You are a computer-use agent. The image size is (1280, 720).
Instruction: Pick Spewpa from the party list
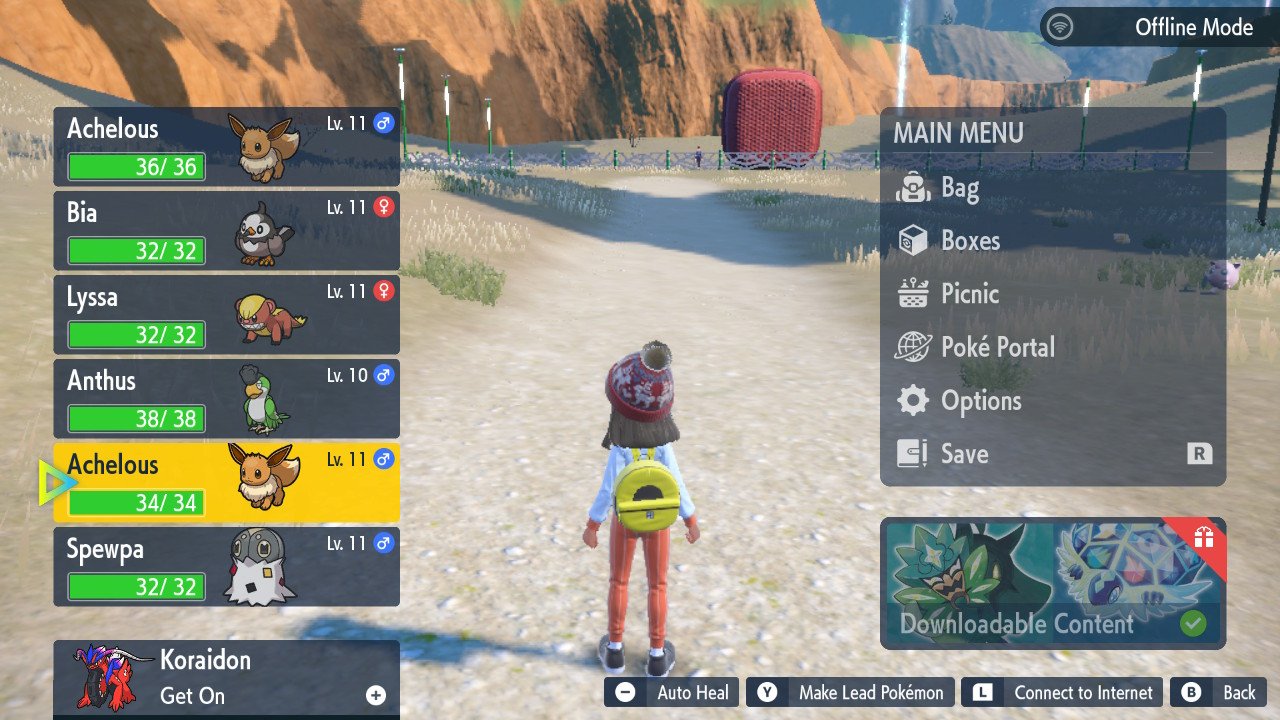click(226, 567)
